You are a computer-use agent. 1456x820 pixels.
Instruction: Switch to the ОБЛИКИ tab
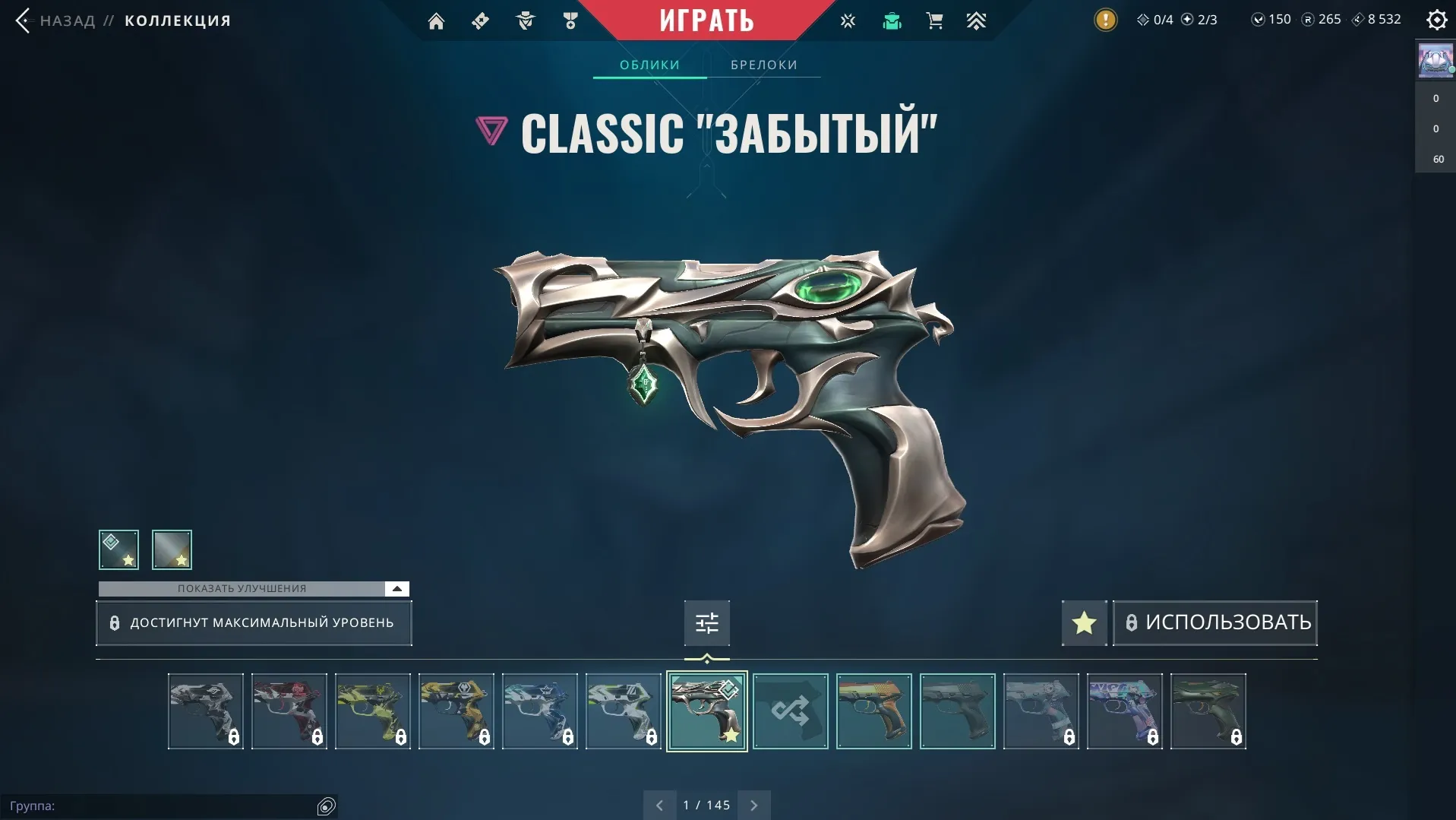pyautogui.click(x=649, y=65)
